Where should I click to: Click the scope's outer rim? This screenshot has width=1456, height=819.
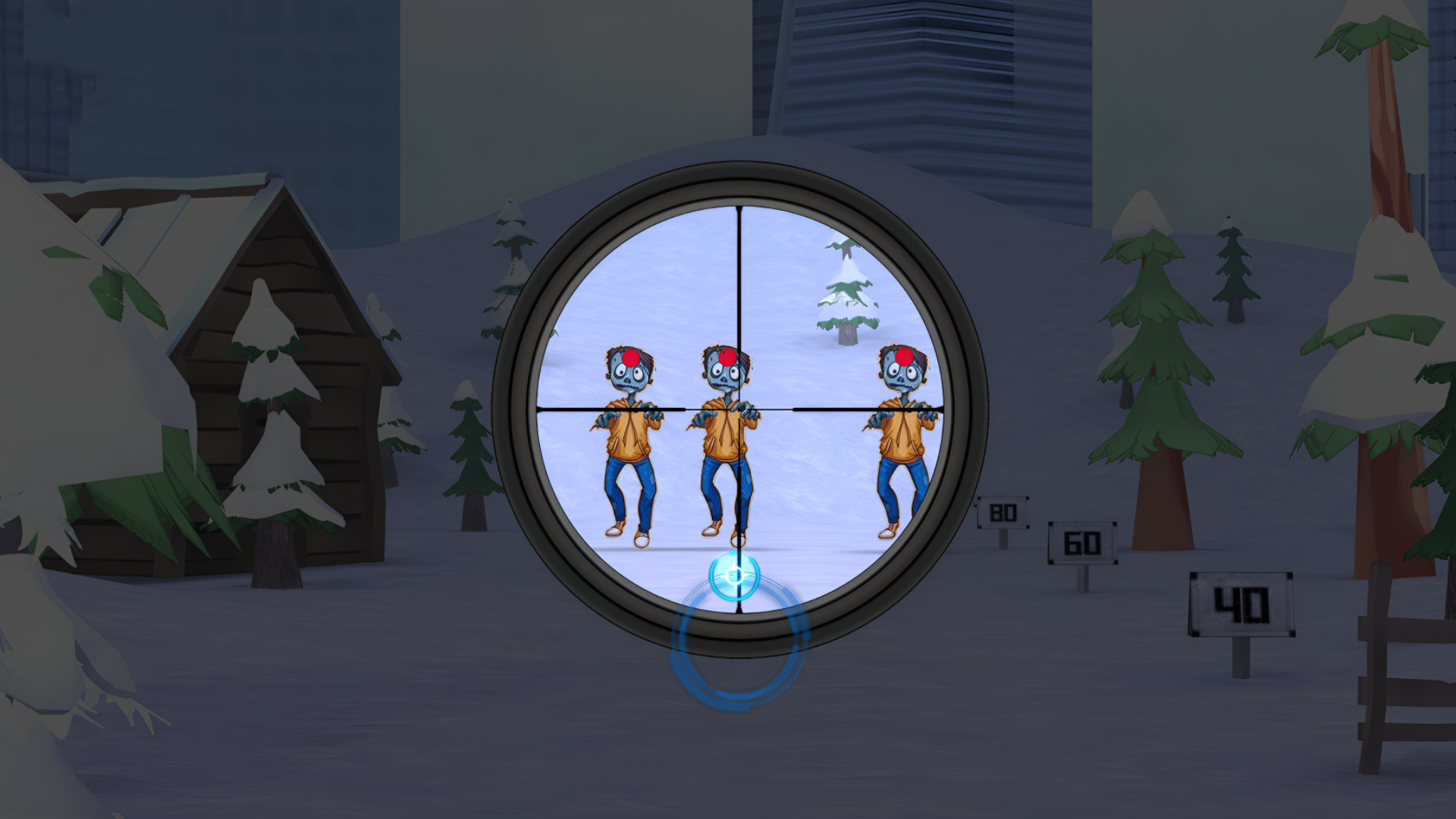(738, 184)
